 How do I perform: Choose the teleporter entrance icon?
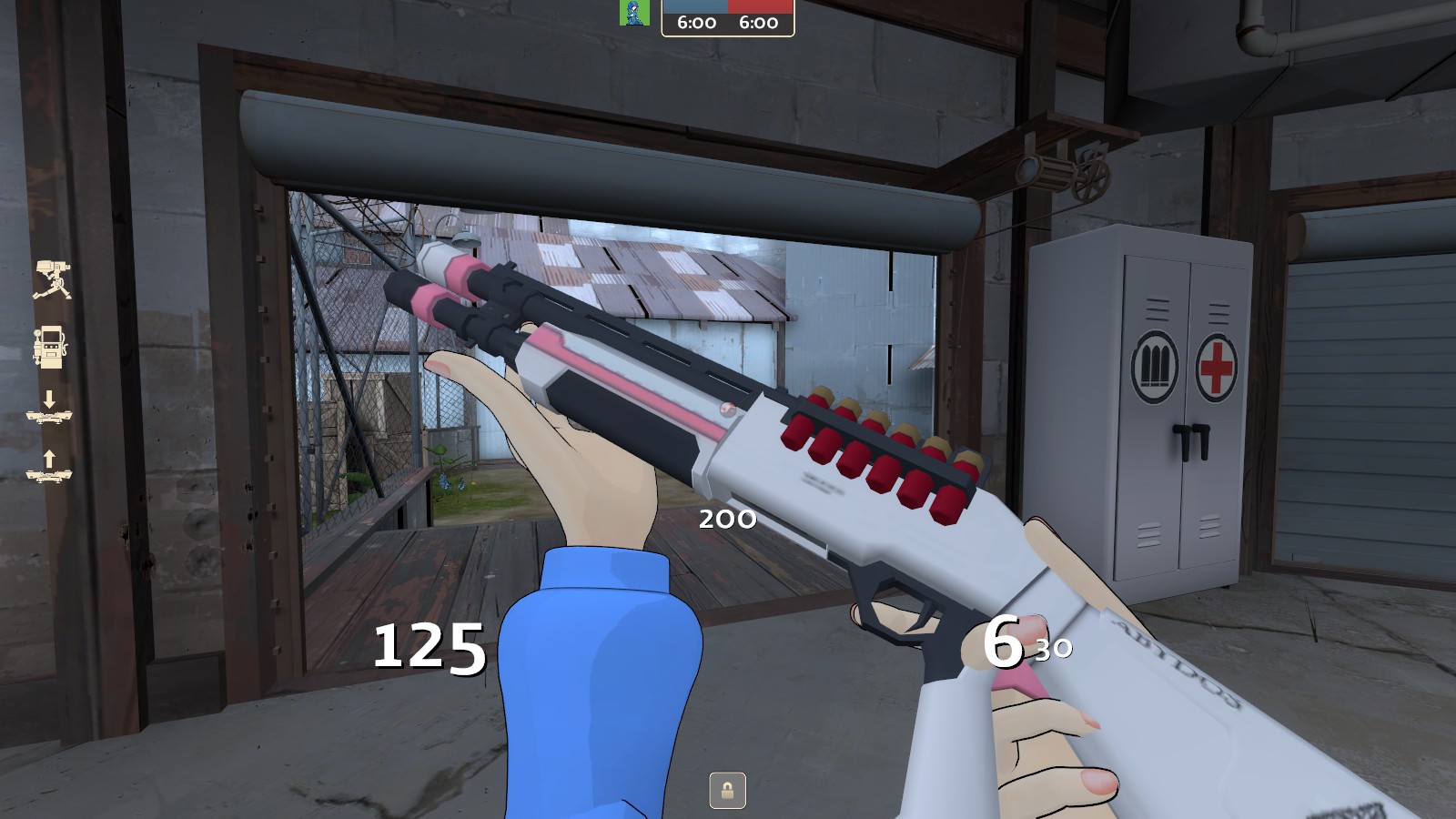click(x=49, y=409)
